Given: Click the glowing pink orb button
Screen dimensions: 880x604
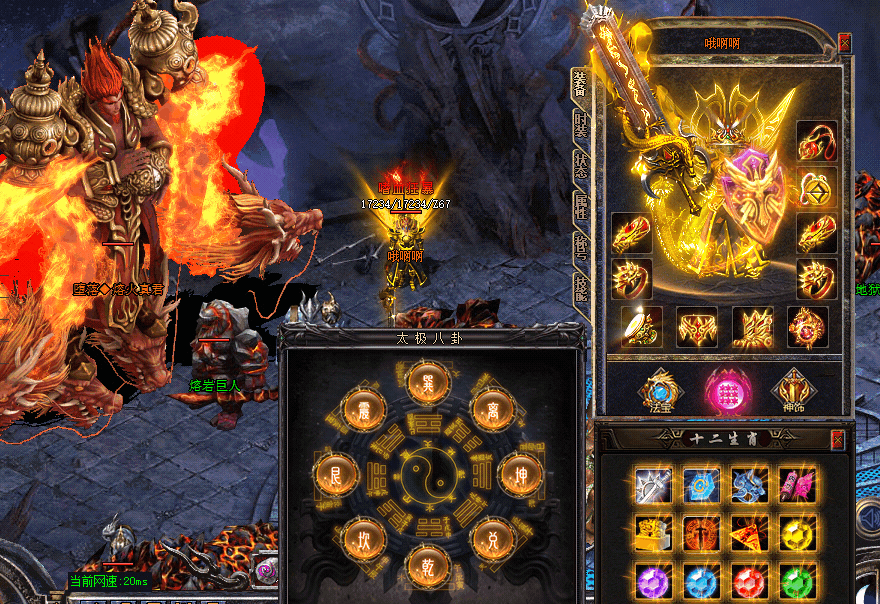Looking at the screenshot, I should tap(725, 388).
